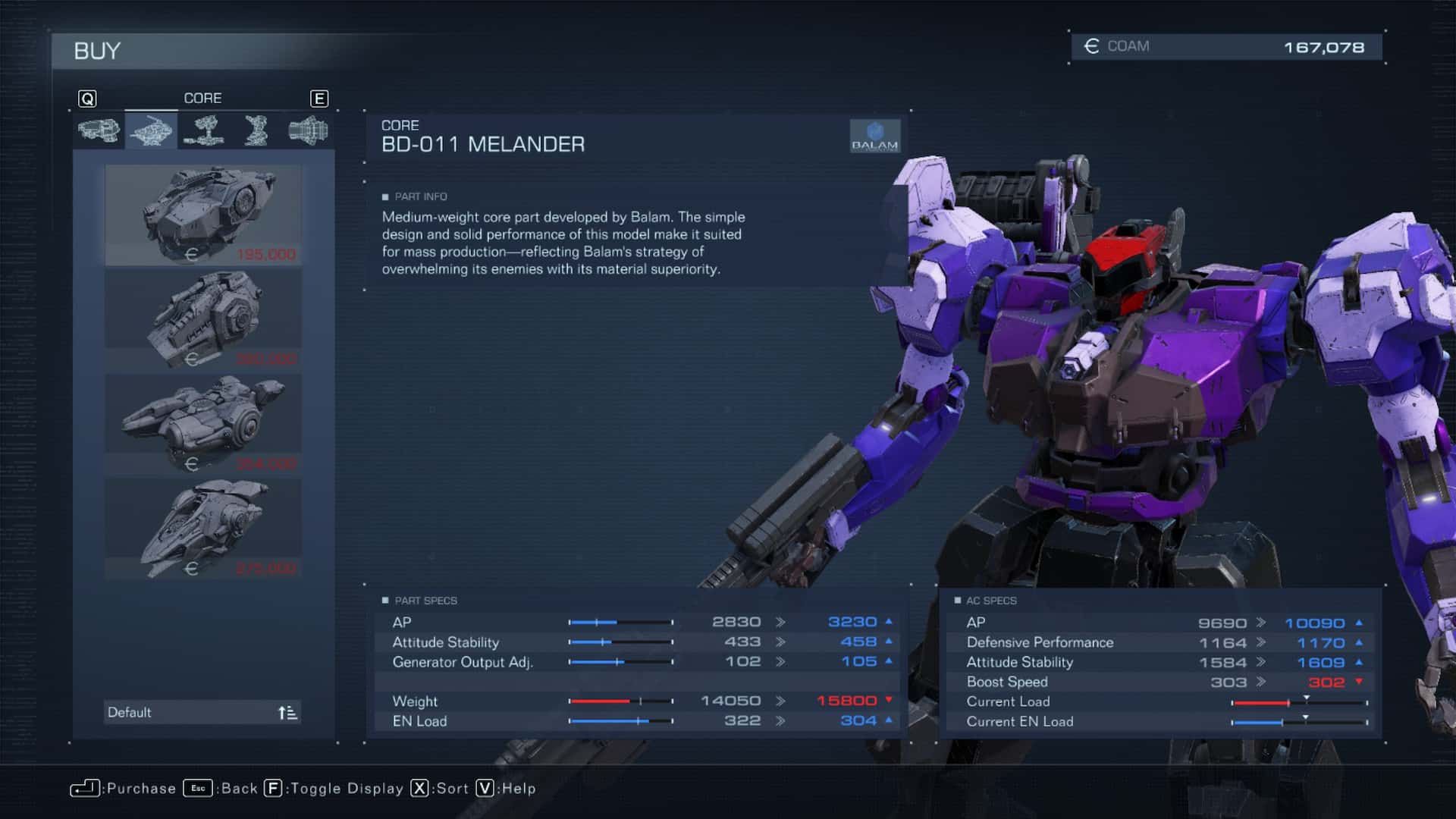The height and width of the screenshot is (819, 1456).
Task: Click the BALAM manufacturer logo
Action: 874,135
